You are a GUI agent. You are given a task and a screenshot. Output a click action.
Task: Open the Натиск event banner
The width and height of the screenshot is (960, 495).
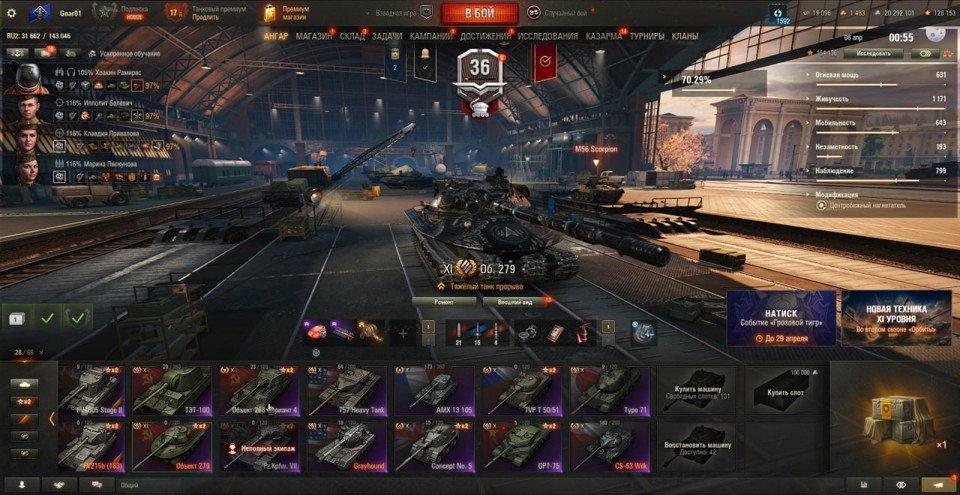click(781, 318)
